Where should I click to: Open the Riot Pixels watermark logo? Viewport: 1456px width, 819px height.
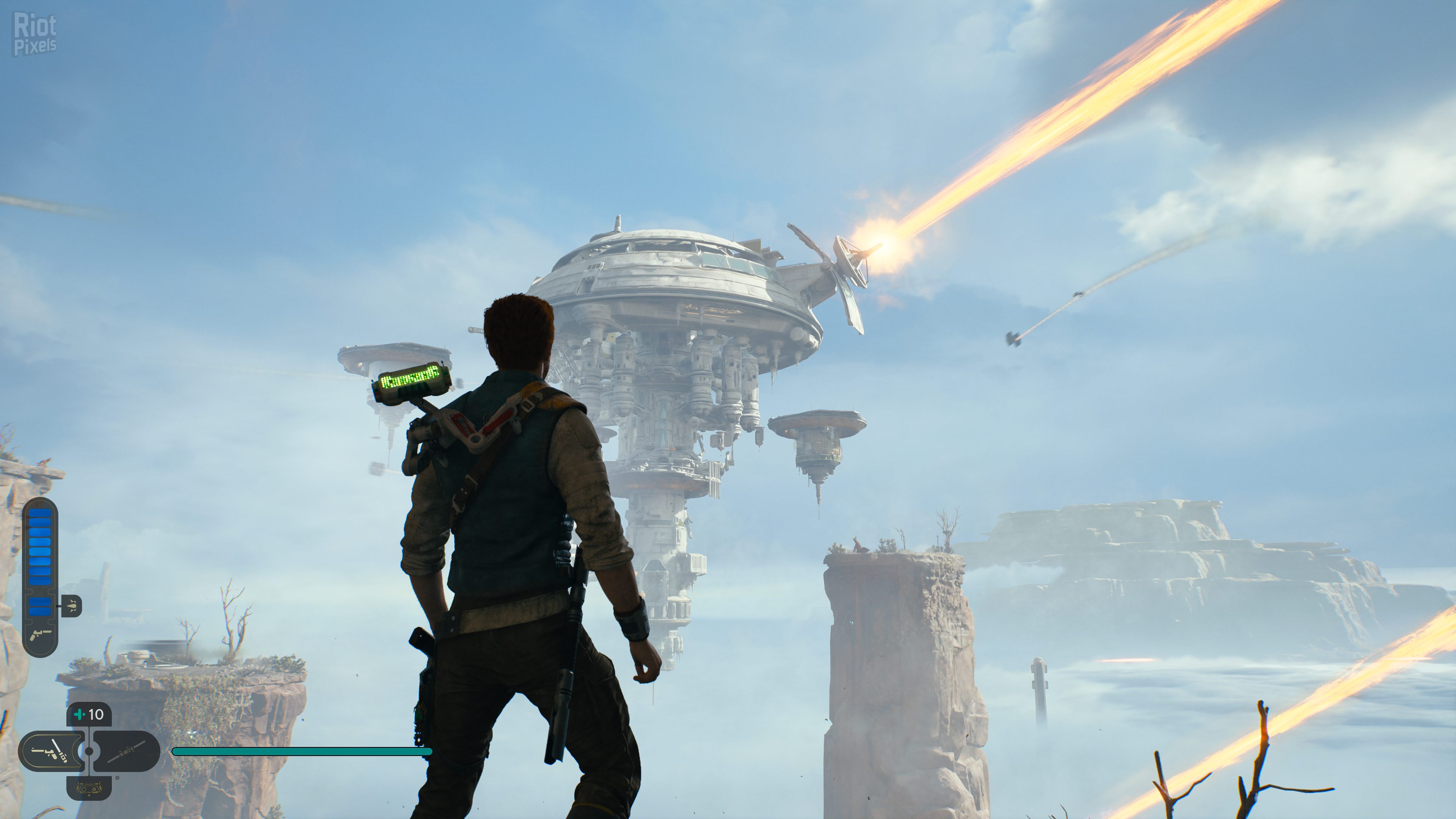[35, 35]
